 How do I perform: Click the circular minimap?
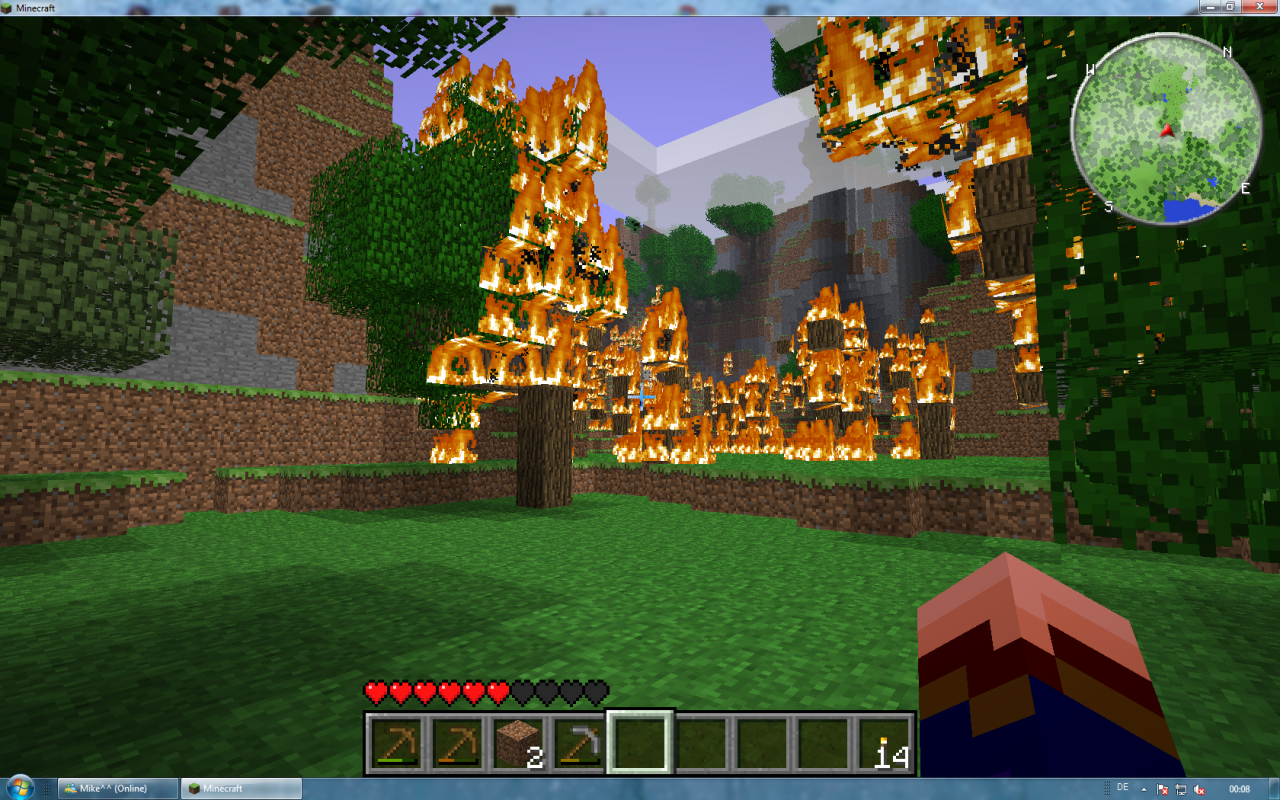pyautogui.click(x=1165, y=126)
